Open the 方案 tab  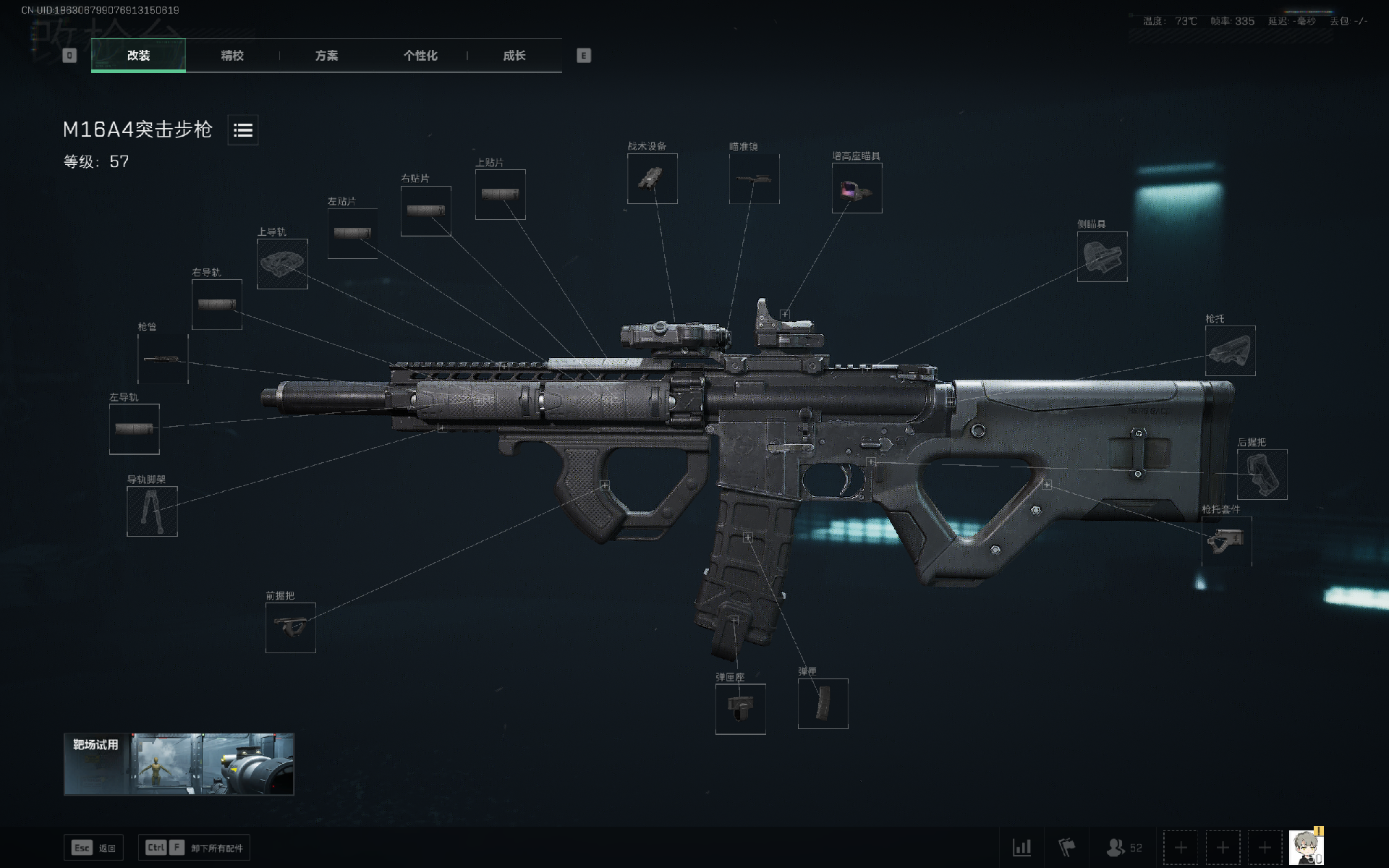[x=328, y=56]
